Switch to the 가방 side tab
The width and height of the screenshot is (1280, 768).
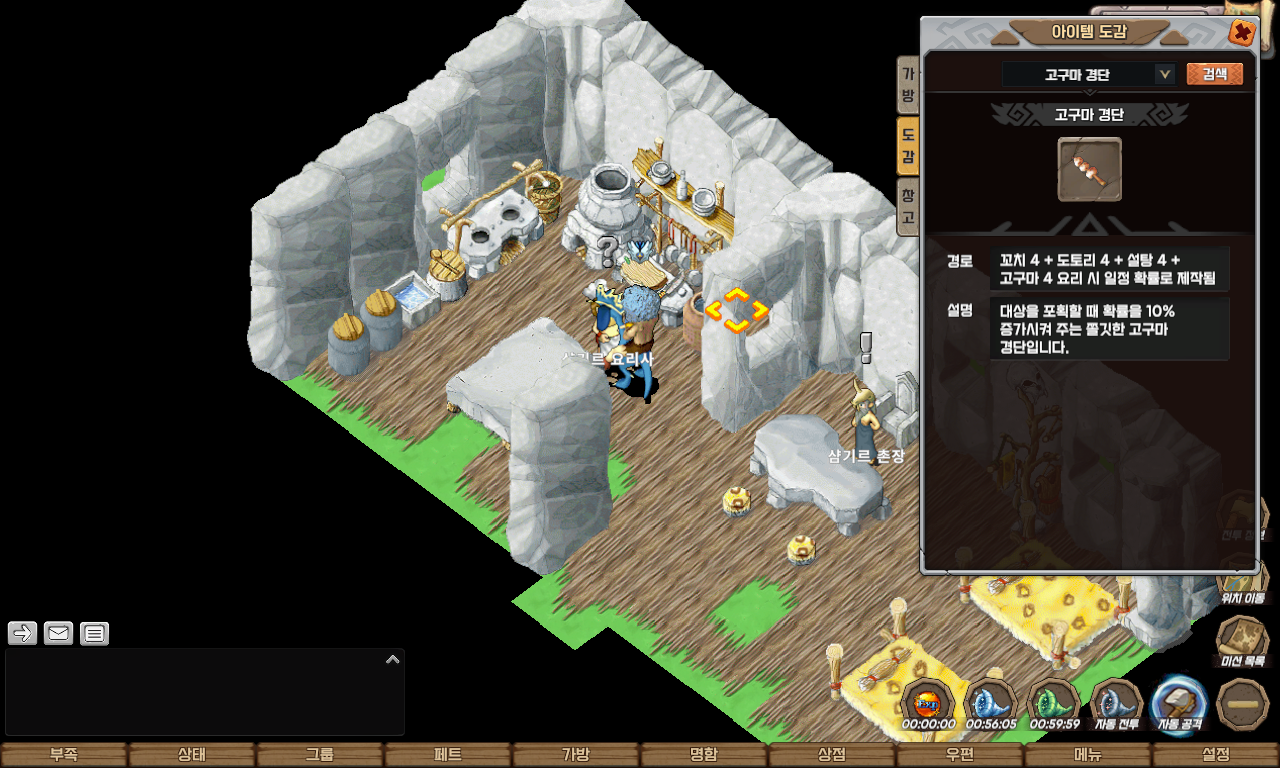point(908,85)
